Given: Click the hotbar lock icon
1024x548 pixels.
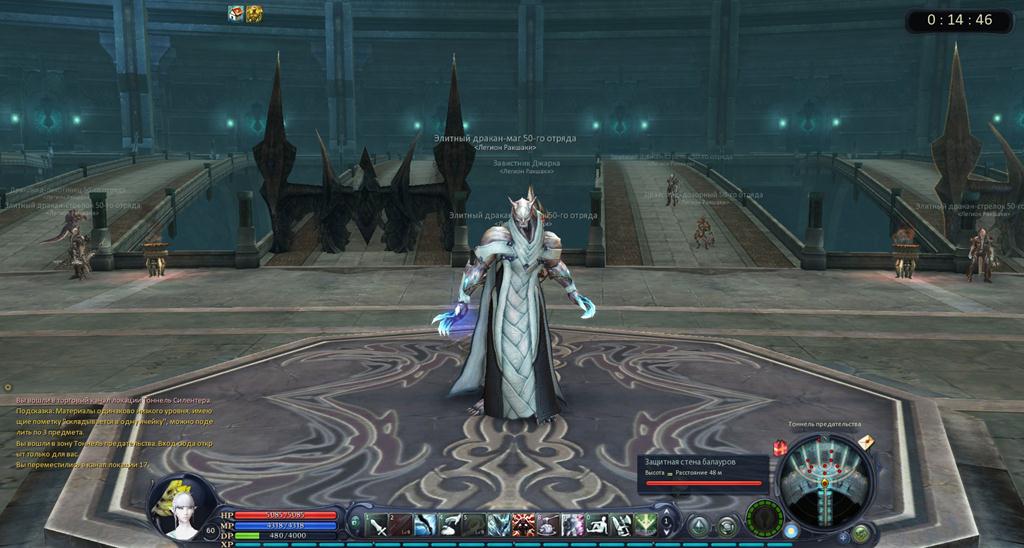Looking at the screenshot, I should coord(355,523).
